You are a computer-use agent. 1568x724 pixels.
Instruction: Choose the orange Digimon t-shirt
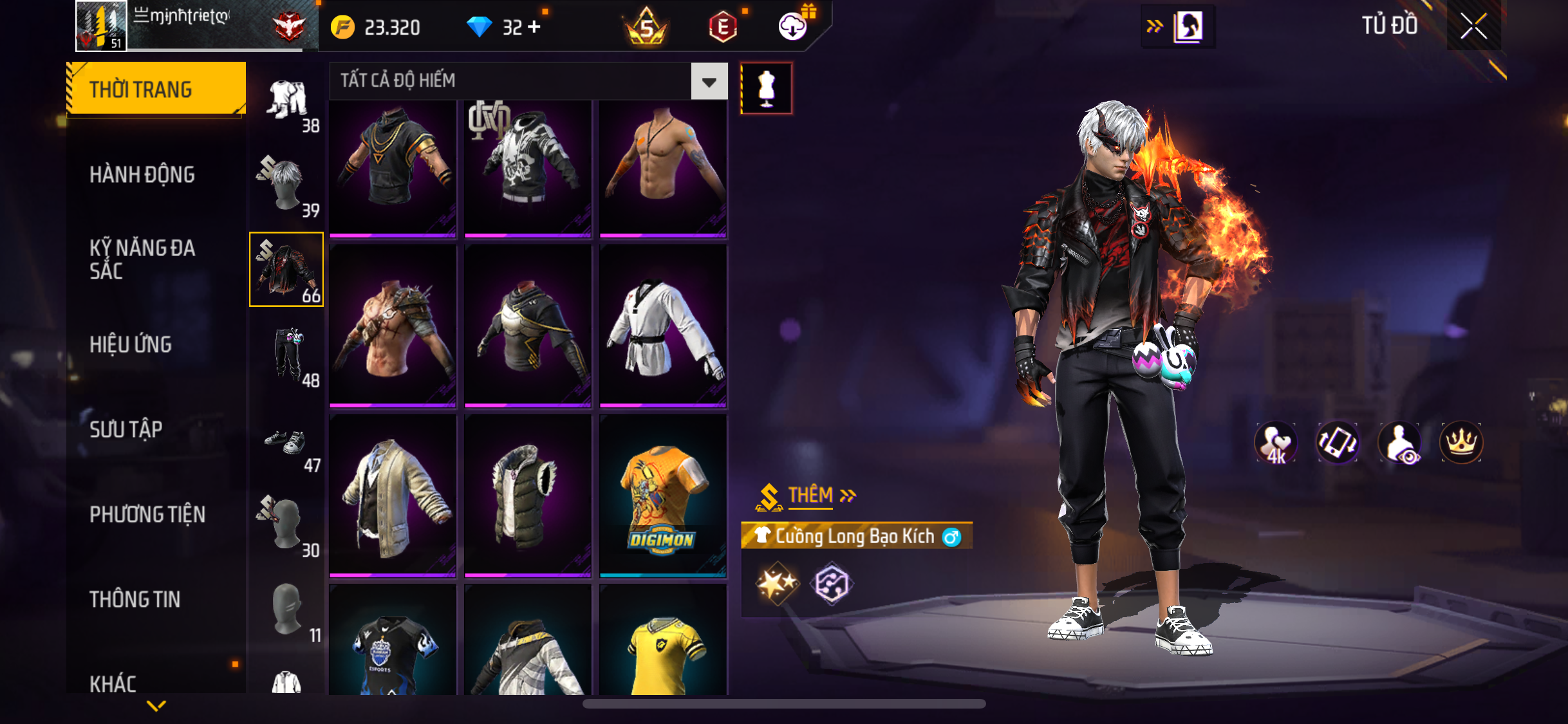pos(663,496)
